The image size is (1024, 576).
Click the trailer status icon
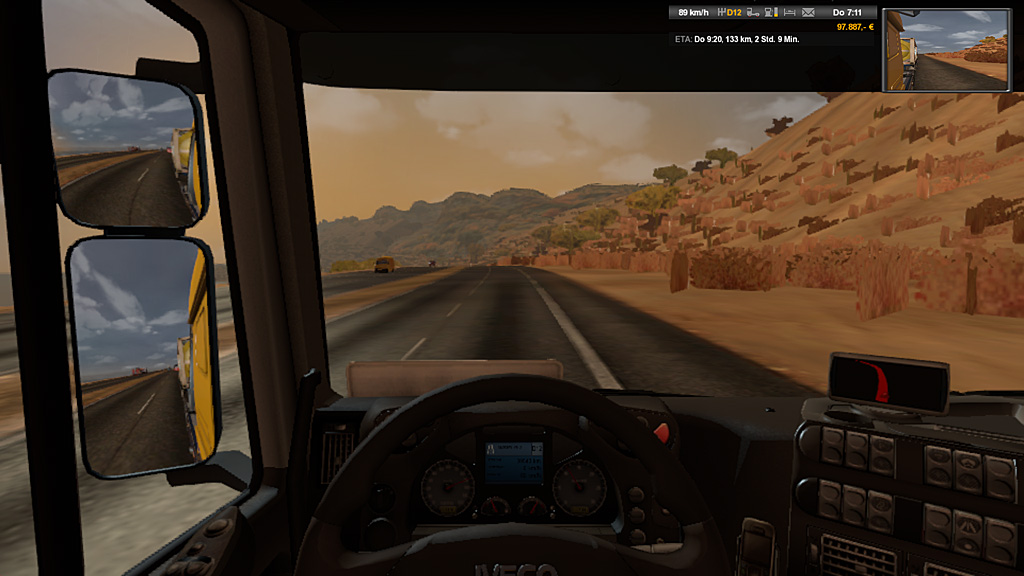pos(753,13)
